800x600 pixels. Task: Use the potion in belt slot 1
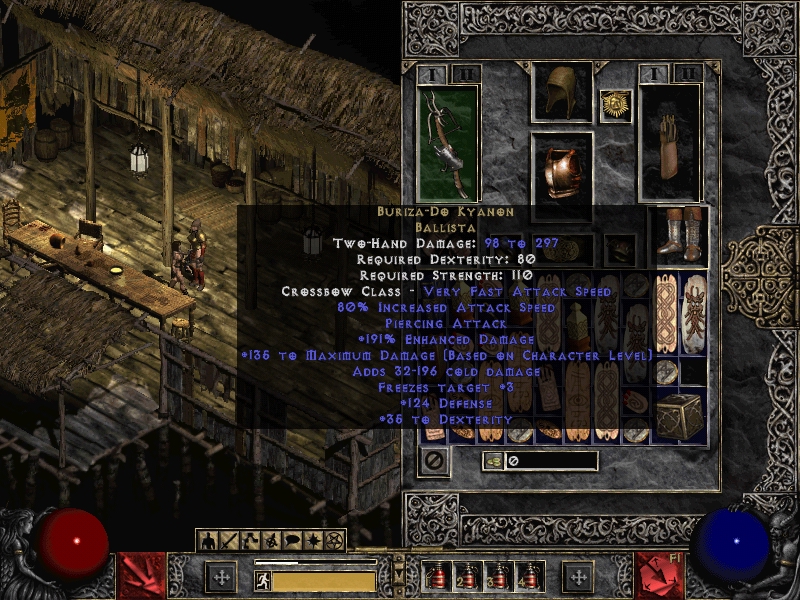[x=438, y=578]
